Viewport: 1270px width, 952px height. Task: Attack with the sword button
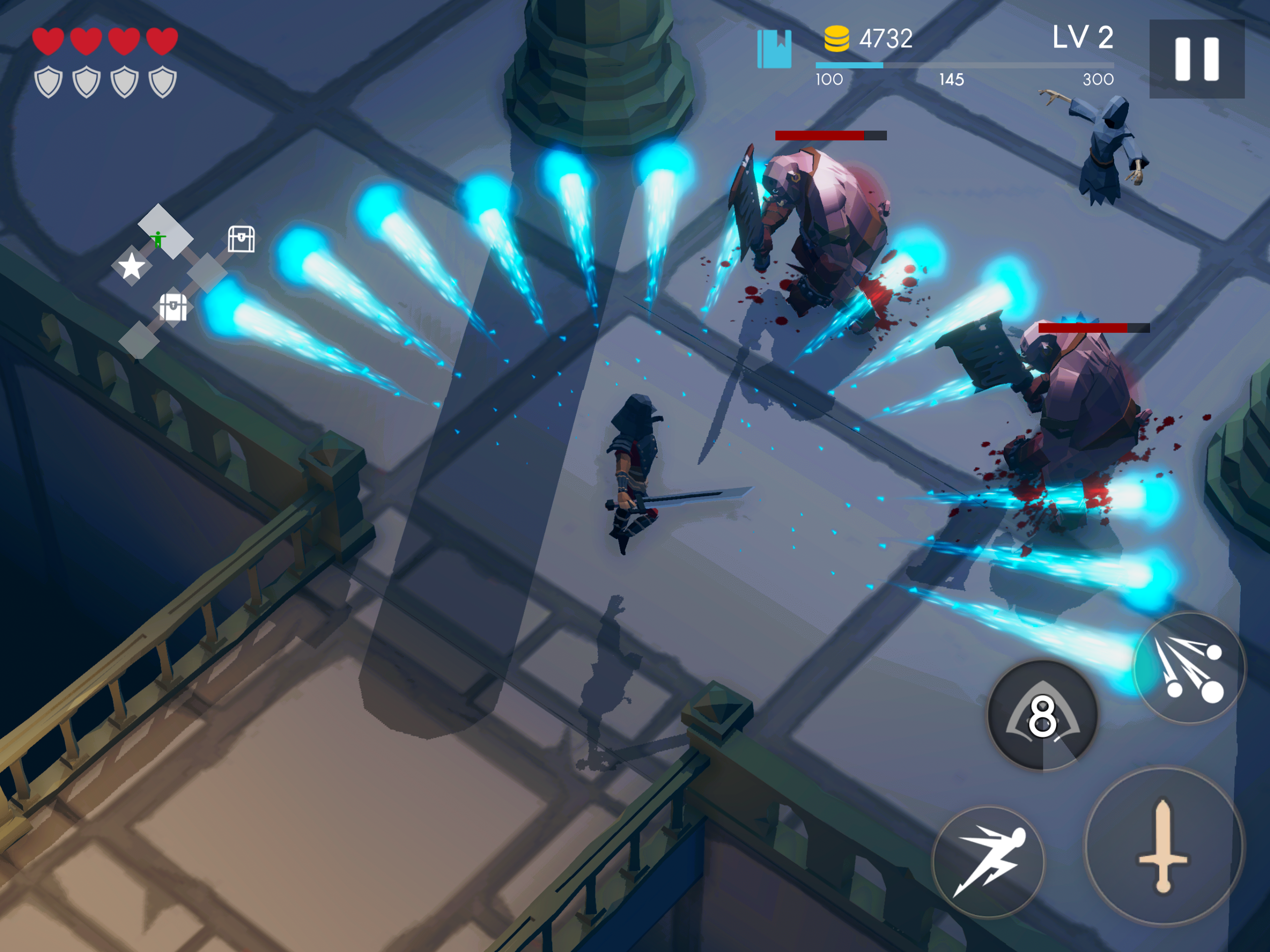click(x=1163, y=846)
